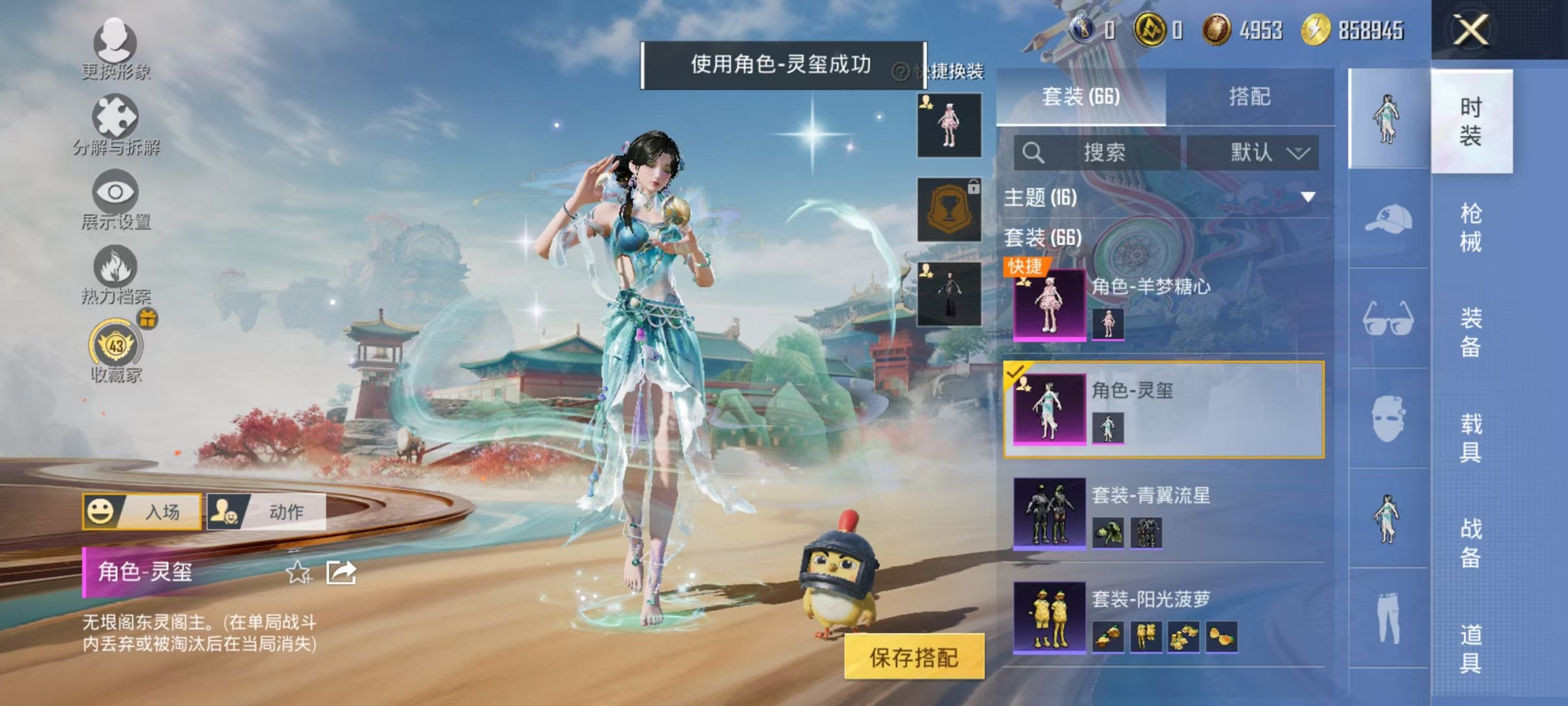
Task: Select the 分解与拆解 puzzle piece icon
Action: point(114,120)
